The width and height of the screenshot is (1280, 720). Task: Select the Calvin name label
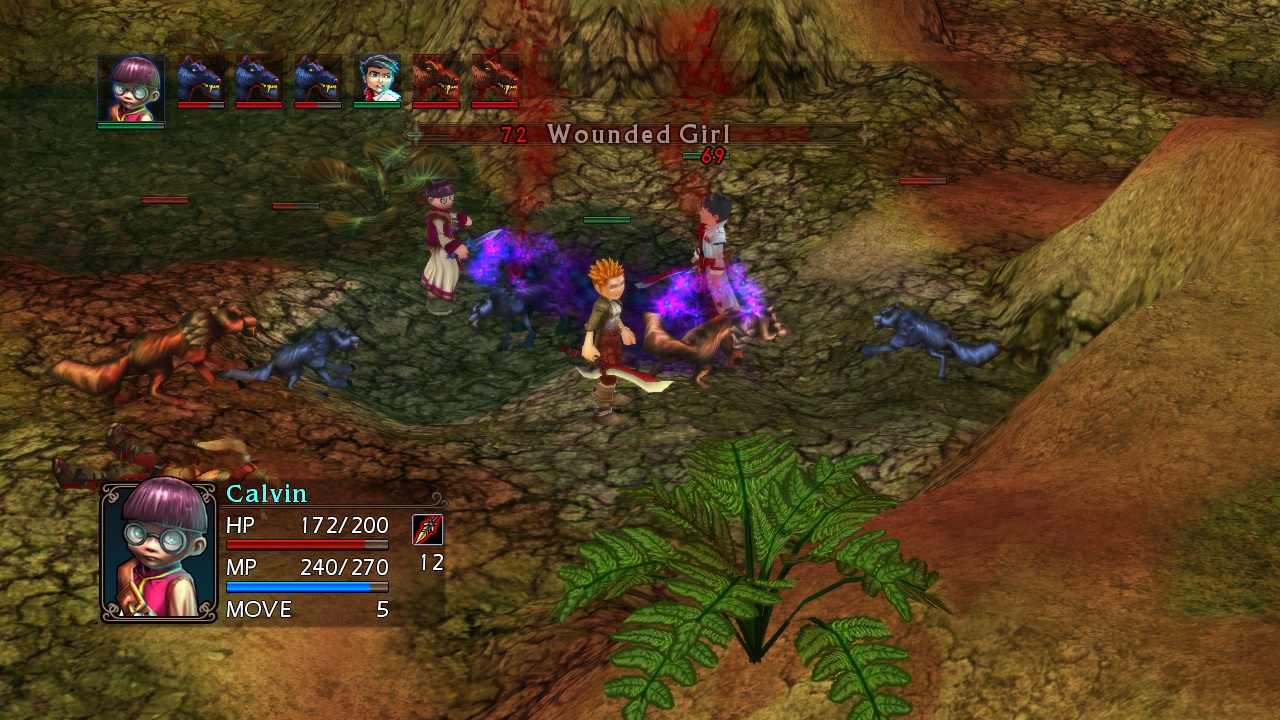pos(265,492)
